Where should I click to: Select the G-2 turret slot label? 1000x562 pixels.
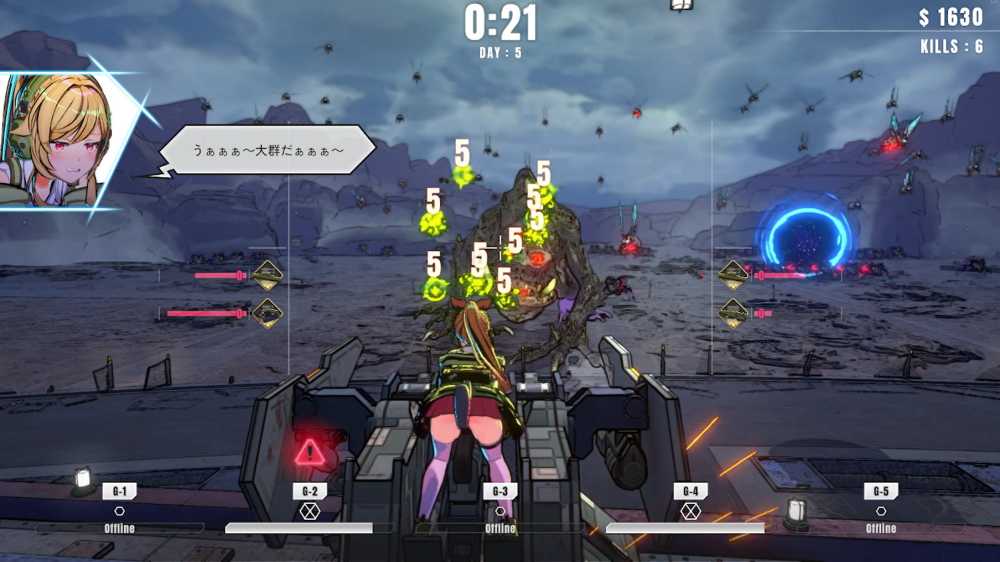click(x=310, y=491)
